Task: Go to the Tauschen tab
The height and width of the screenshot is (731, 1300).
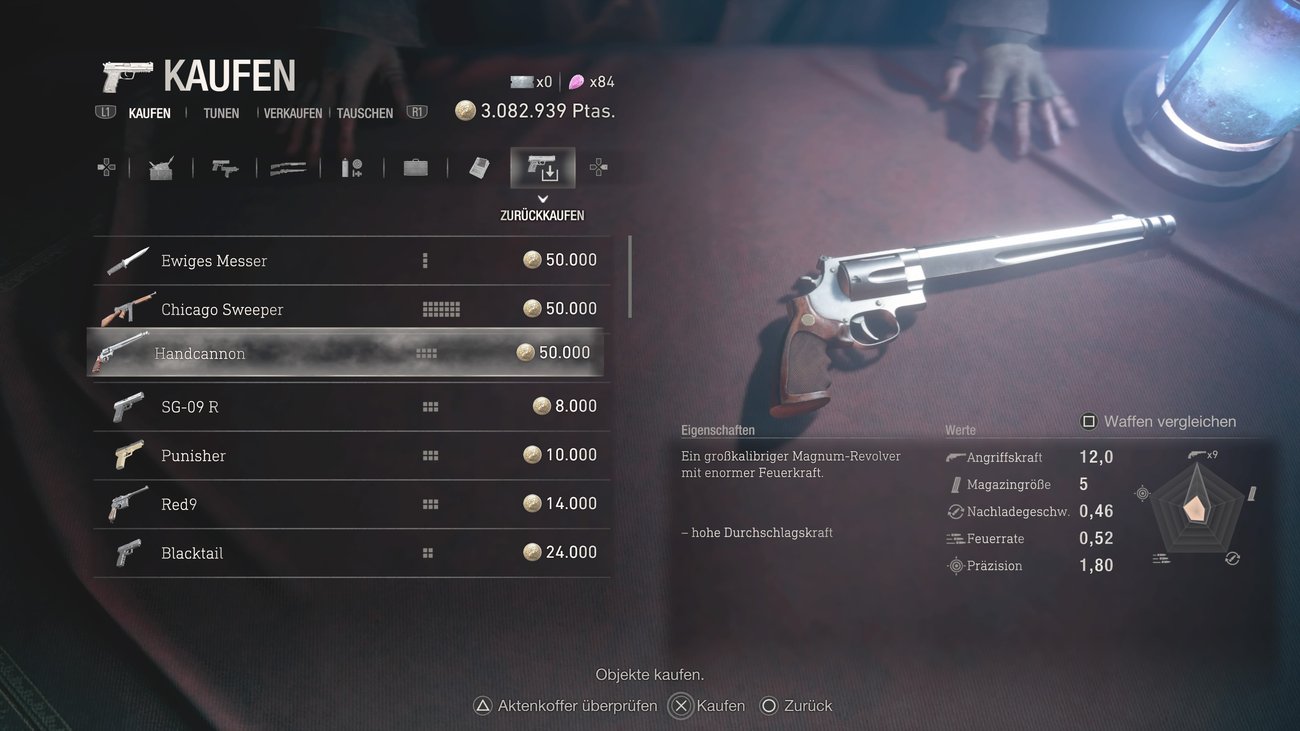Action: click(x=365, y=113)
